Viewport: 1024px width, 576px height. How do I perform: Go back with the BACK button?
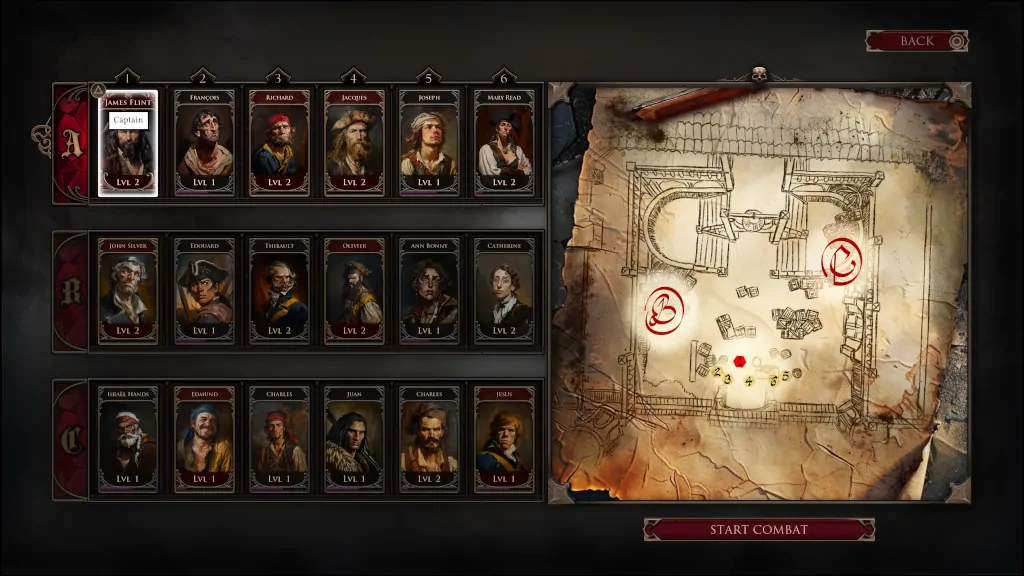[916, 41]
